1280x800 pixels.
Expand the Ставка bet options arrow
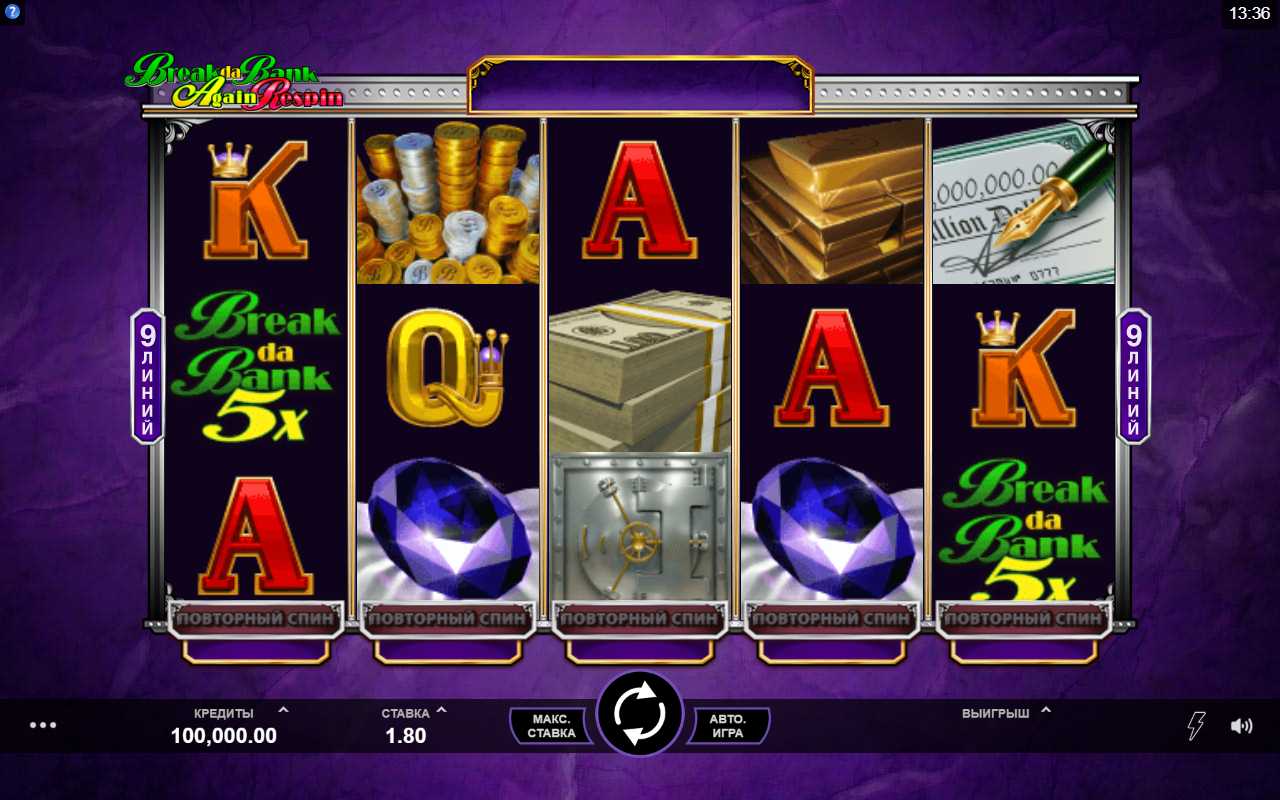tap(442, 711)
